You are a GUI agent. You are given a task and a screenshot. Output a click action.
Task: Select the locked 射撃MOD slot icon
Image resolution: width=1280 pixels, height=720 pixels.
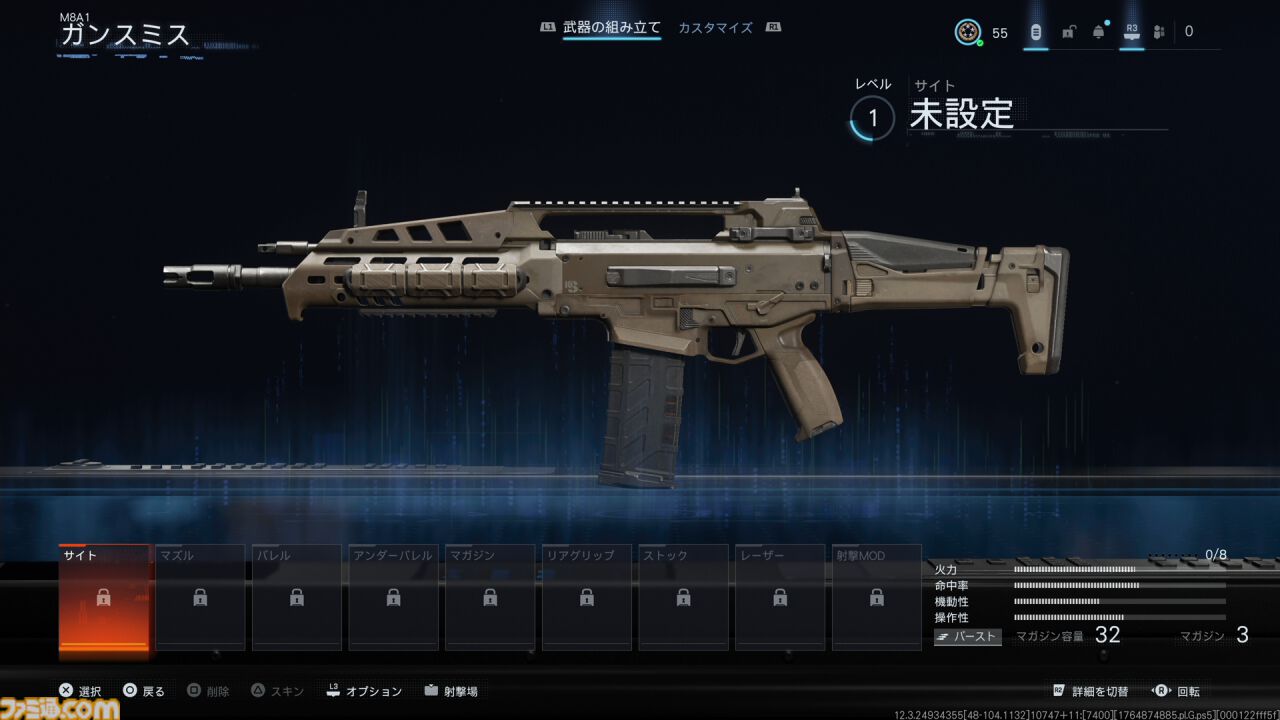coord(876,598)
